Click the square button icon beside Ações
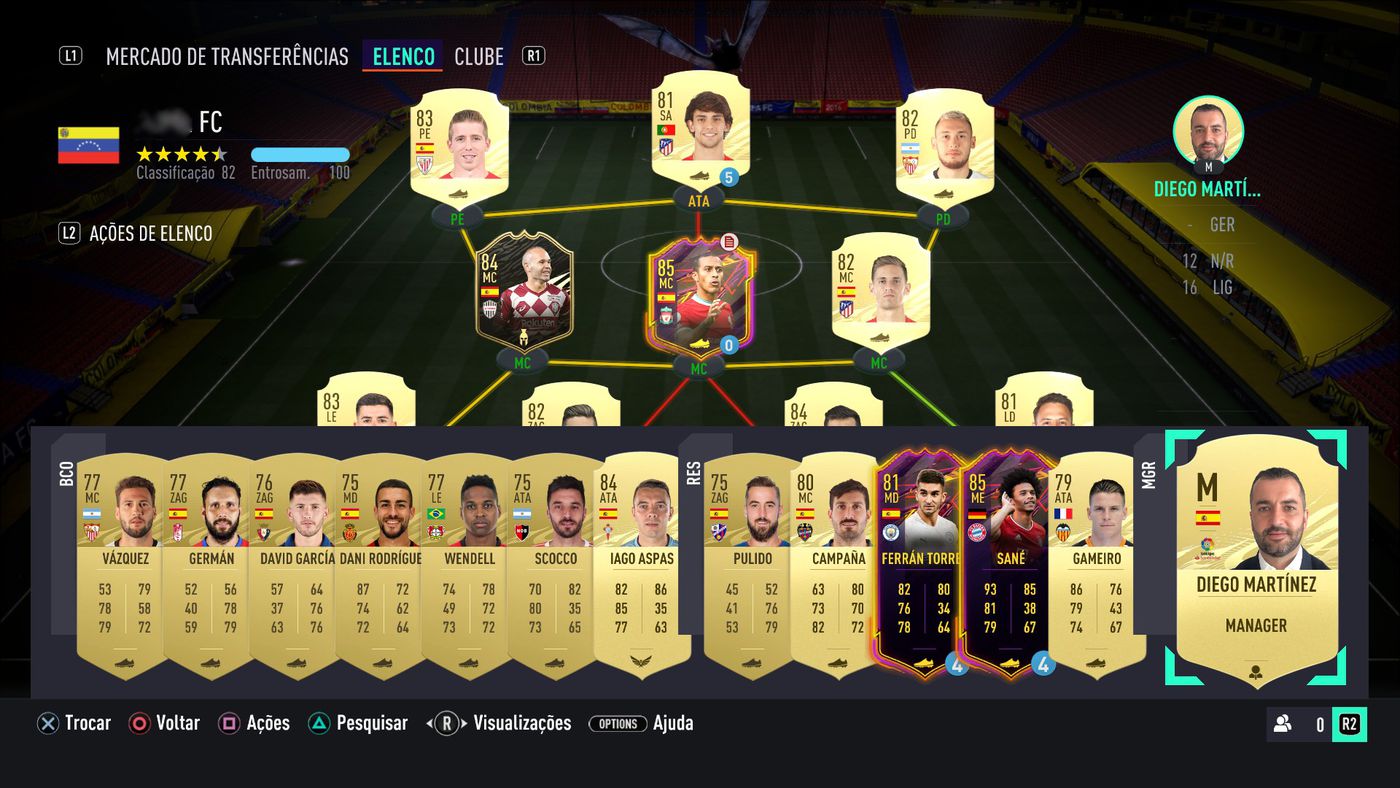Screen dimensions: 1400x788 (228, 723)
